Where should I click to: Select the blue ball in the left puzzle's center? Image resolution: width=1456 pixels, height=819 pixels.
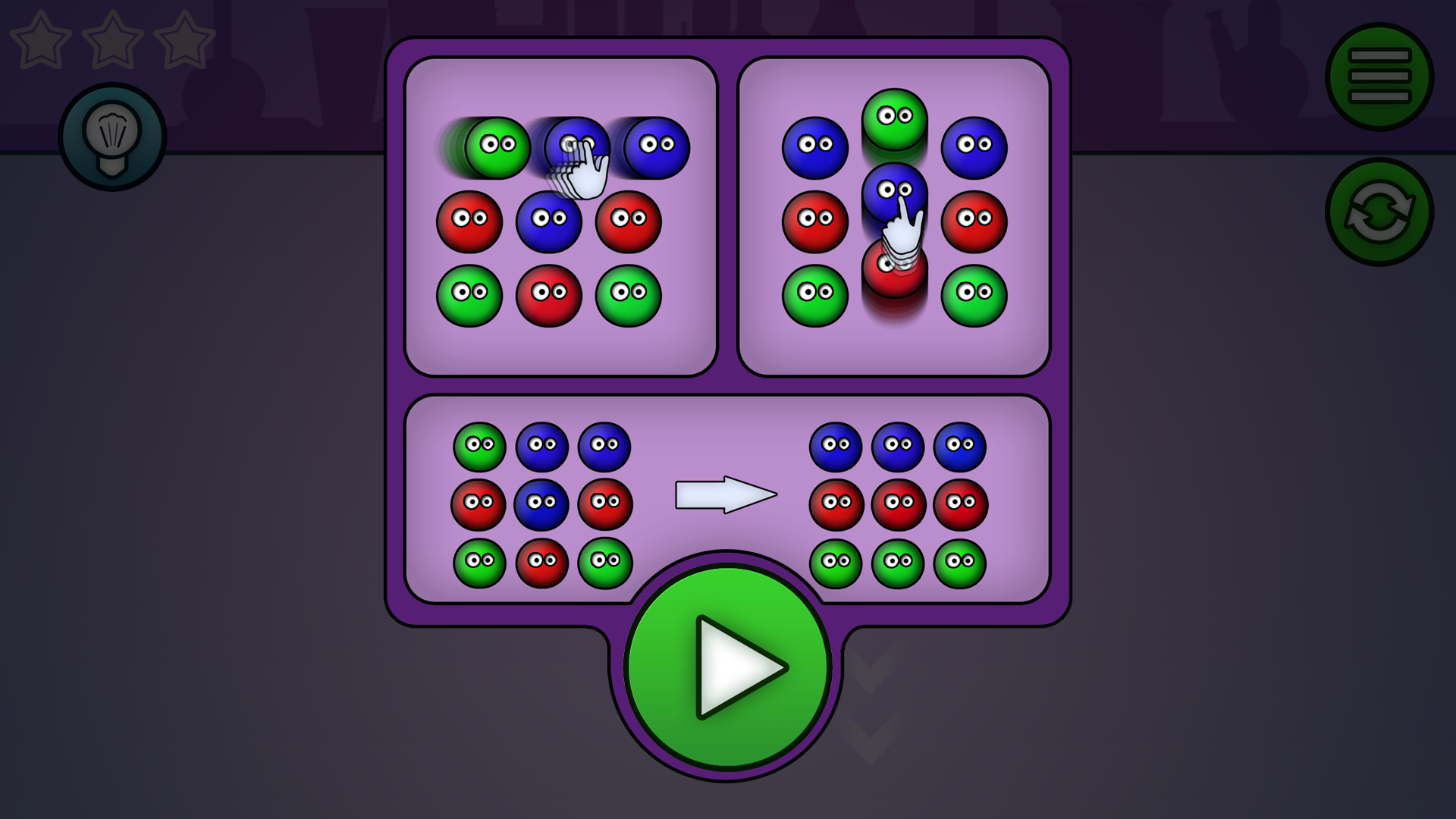tap(549, 222)
